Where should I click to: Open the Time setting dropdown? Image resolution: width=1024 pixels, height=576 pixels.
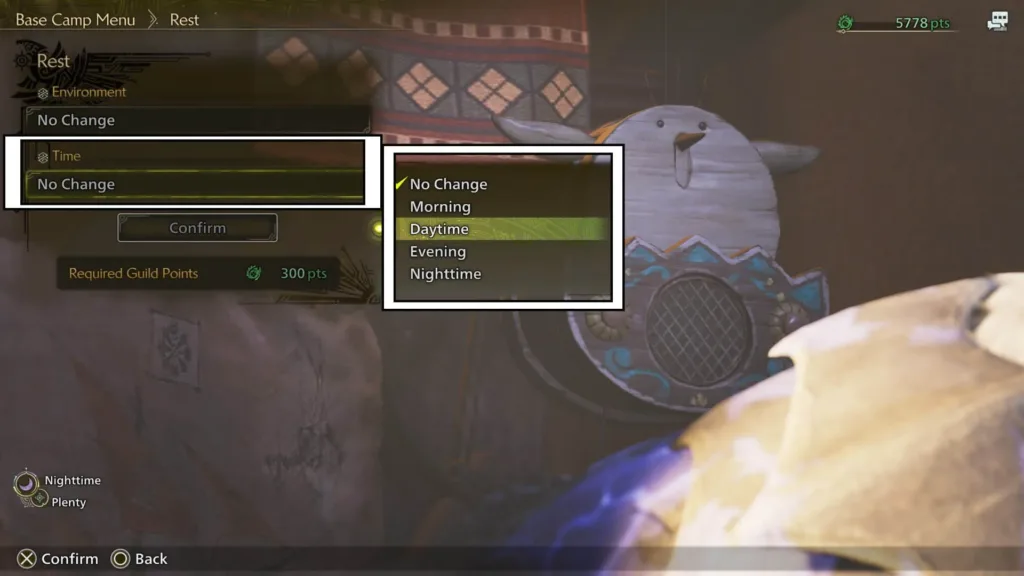coord(194,184)
